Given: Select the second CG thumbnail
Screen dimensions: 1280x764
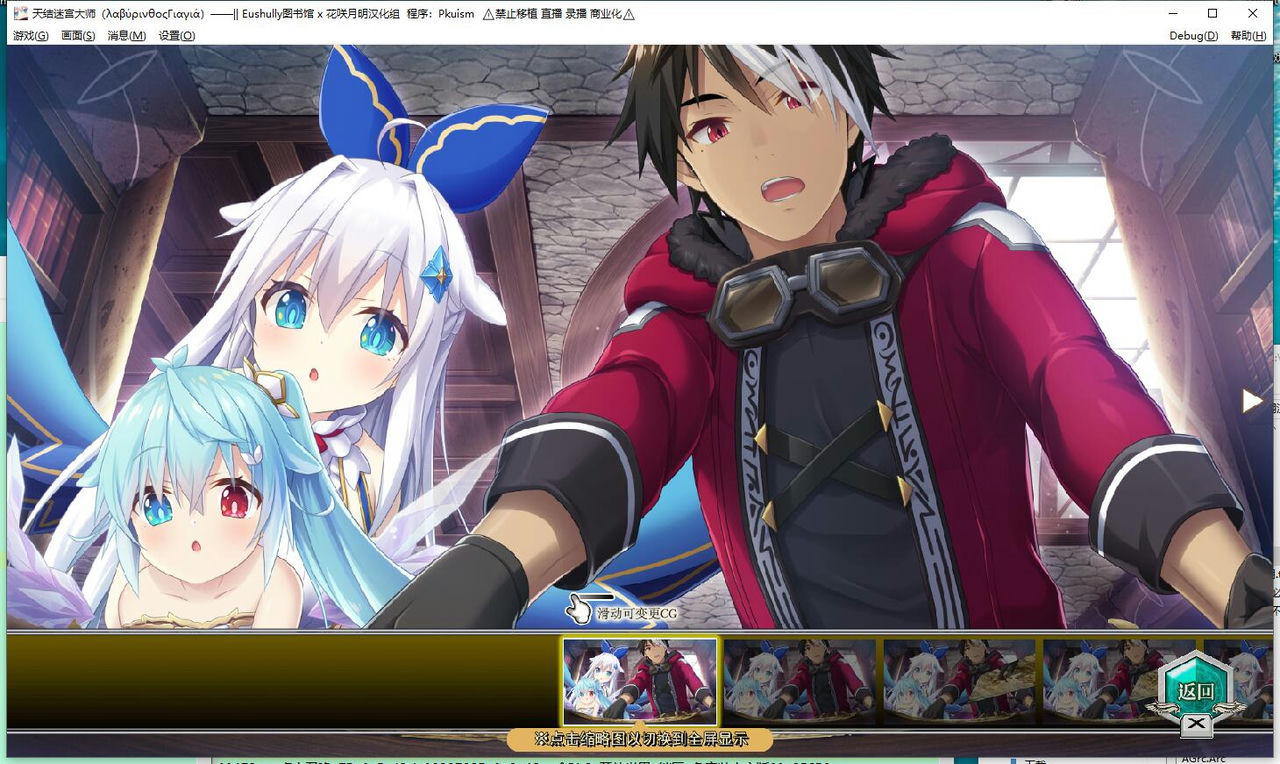Looking at the screenshot, I should 800,682.
